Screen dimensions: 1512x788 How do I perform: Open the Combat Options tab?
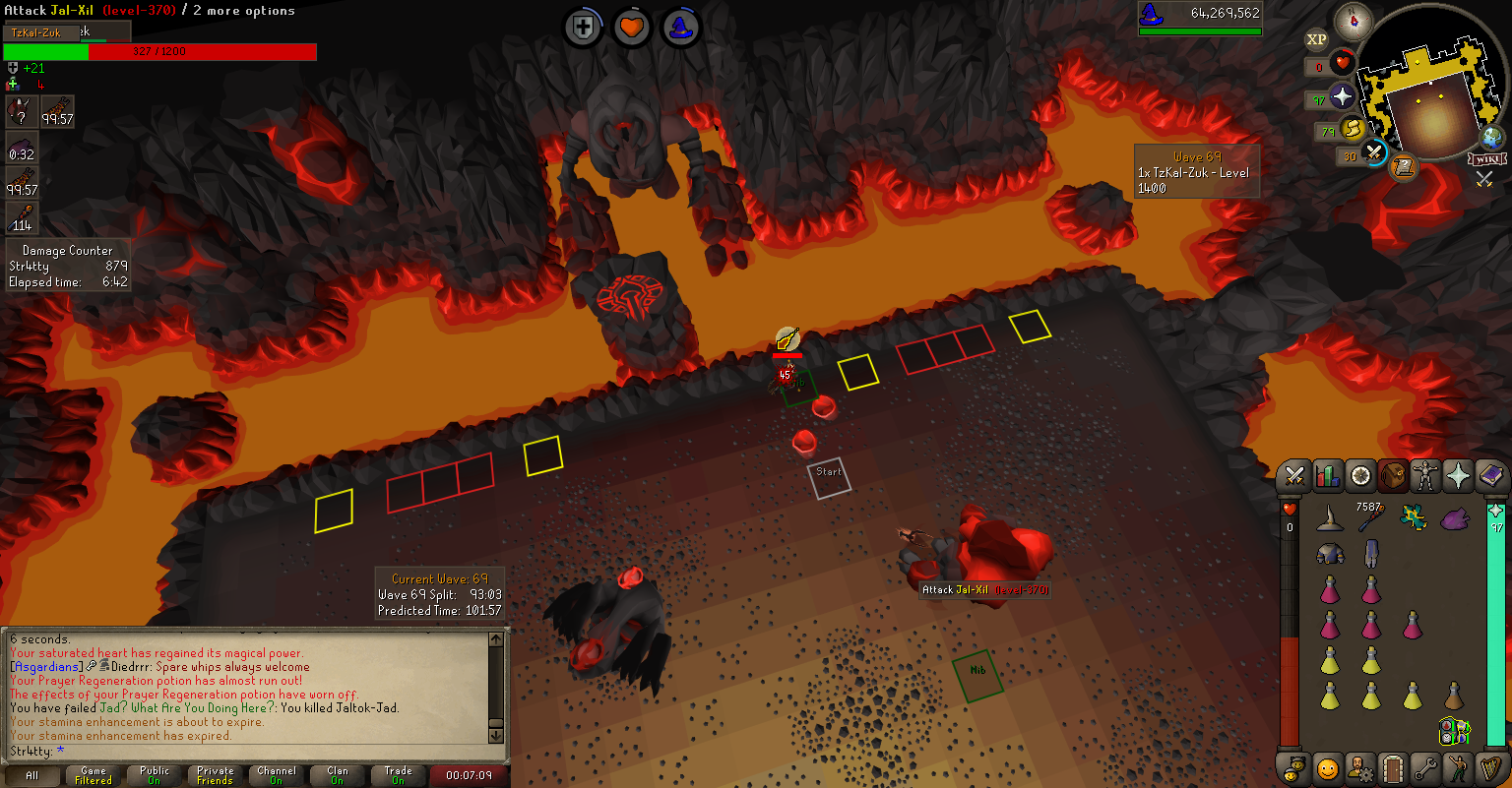coord(1295,477)
